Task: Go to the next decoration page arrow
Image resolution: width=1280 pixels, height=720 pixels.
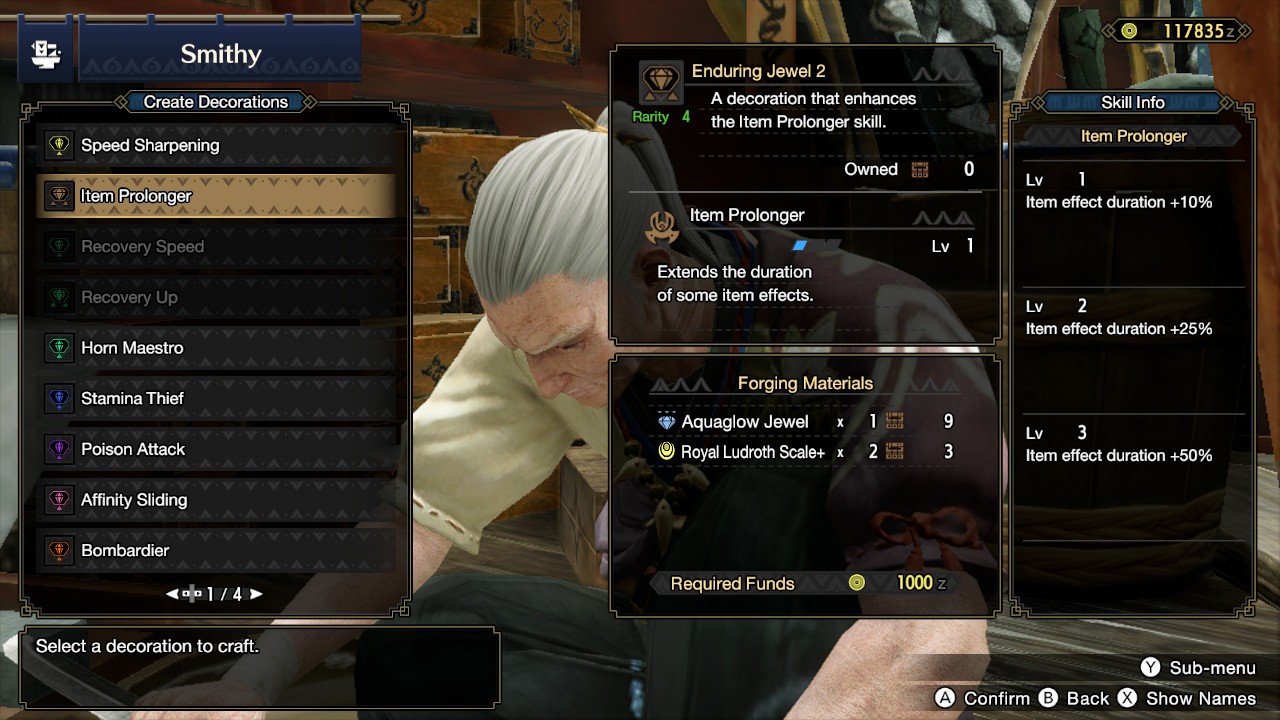Action: [257, 594]
